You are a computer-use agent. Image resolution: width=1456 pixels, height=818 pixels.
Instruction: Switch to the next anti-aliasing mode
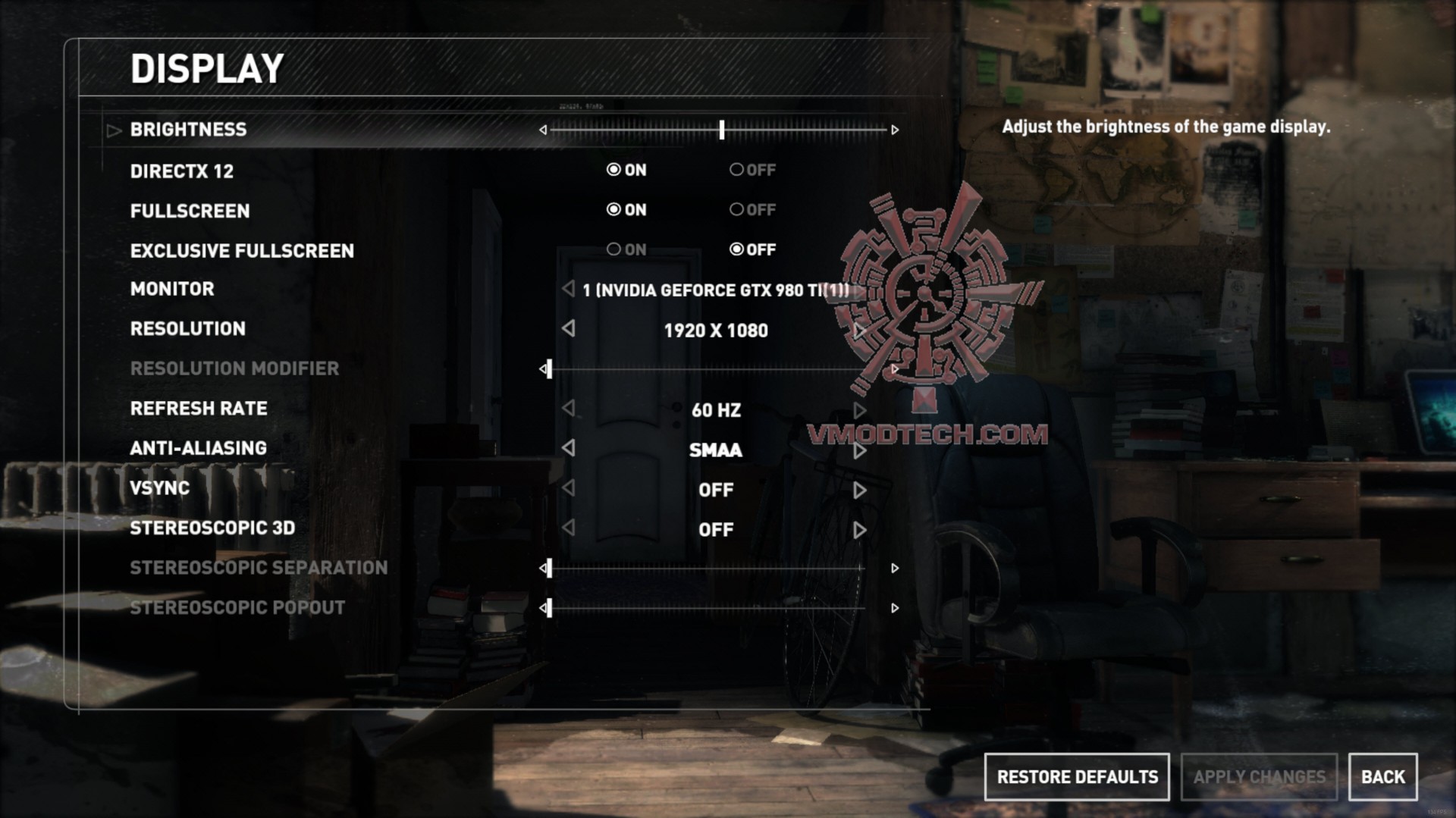point(859,450)
